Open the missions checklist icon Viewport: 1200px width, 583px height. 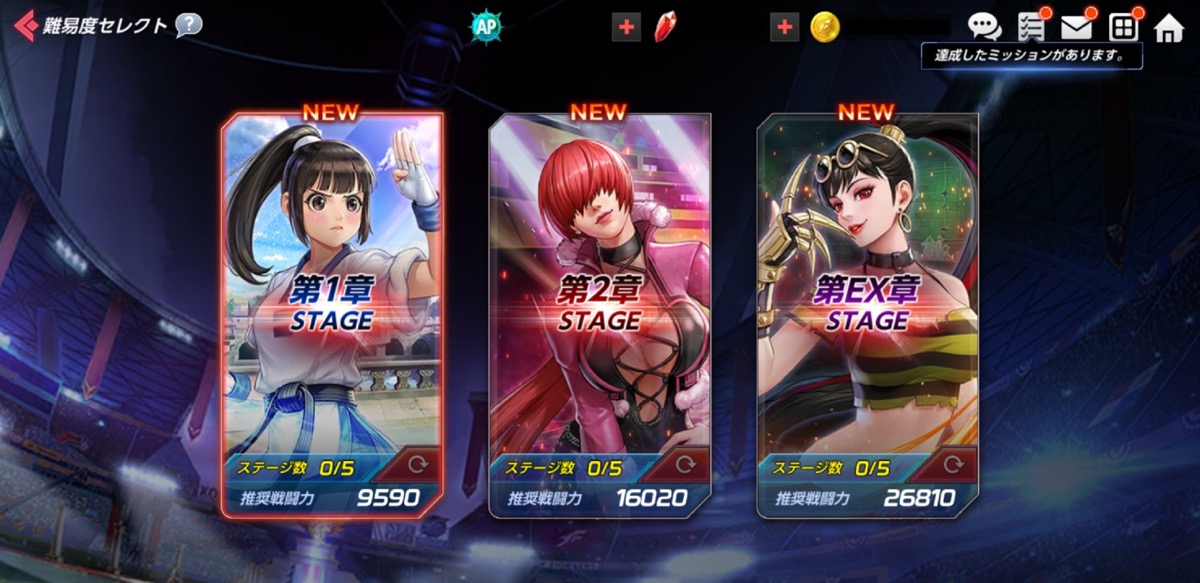point(1030,27)
